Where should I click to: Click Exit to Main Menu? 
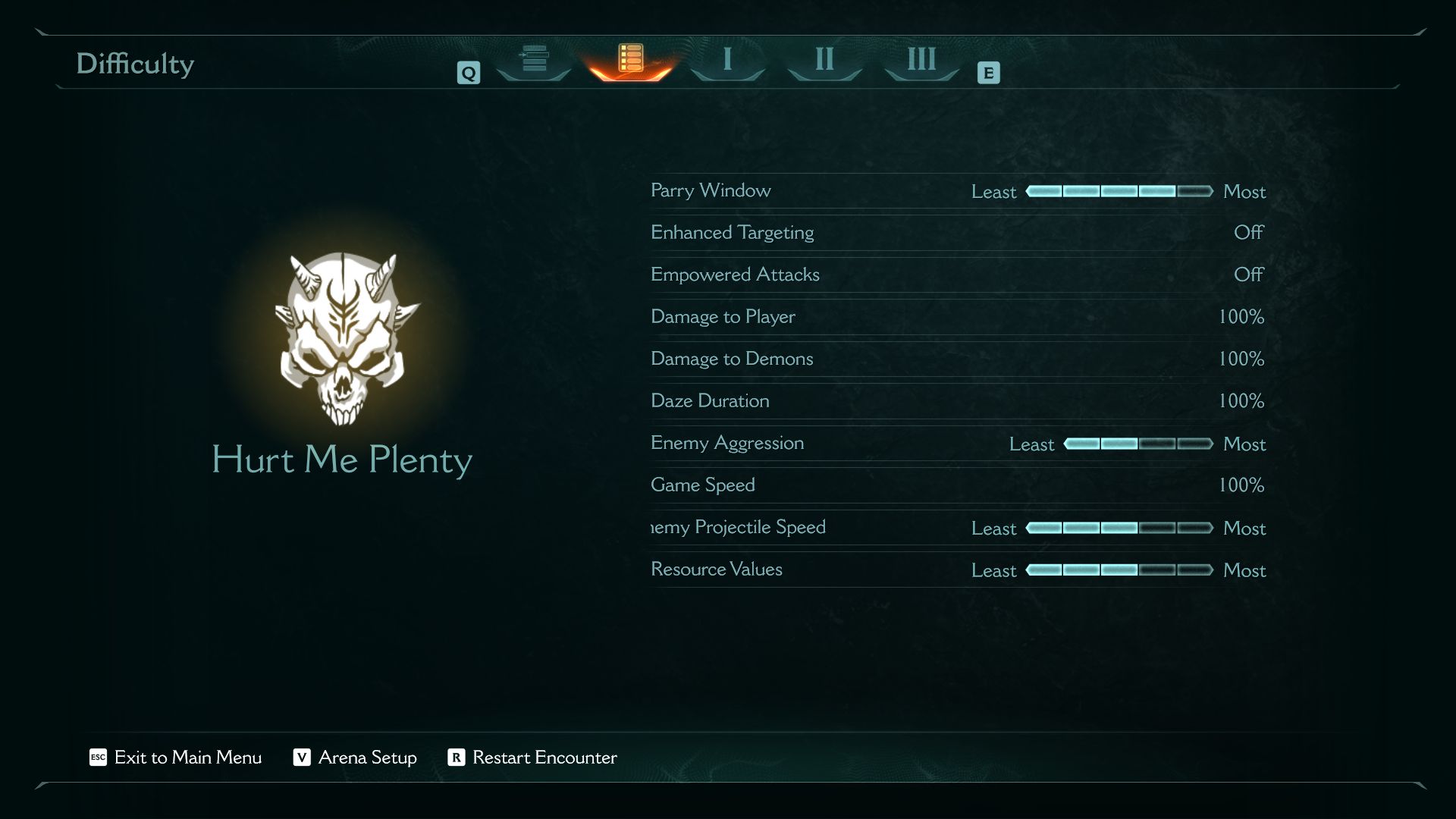[187, 758]
